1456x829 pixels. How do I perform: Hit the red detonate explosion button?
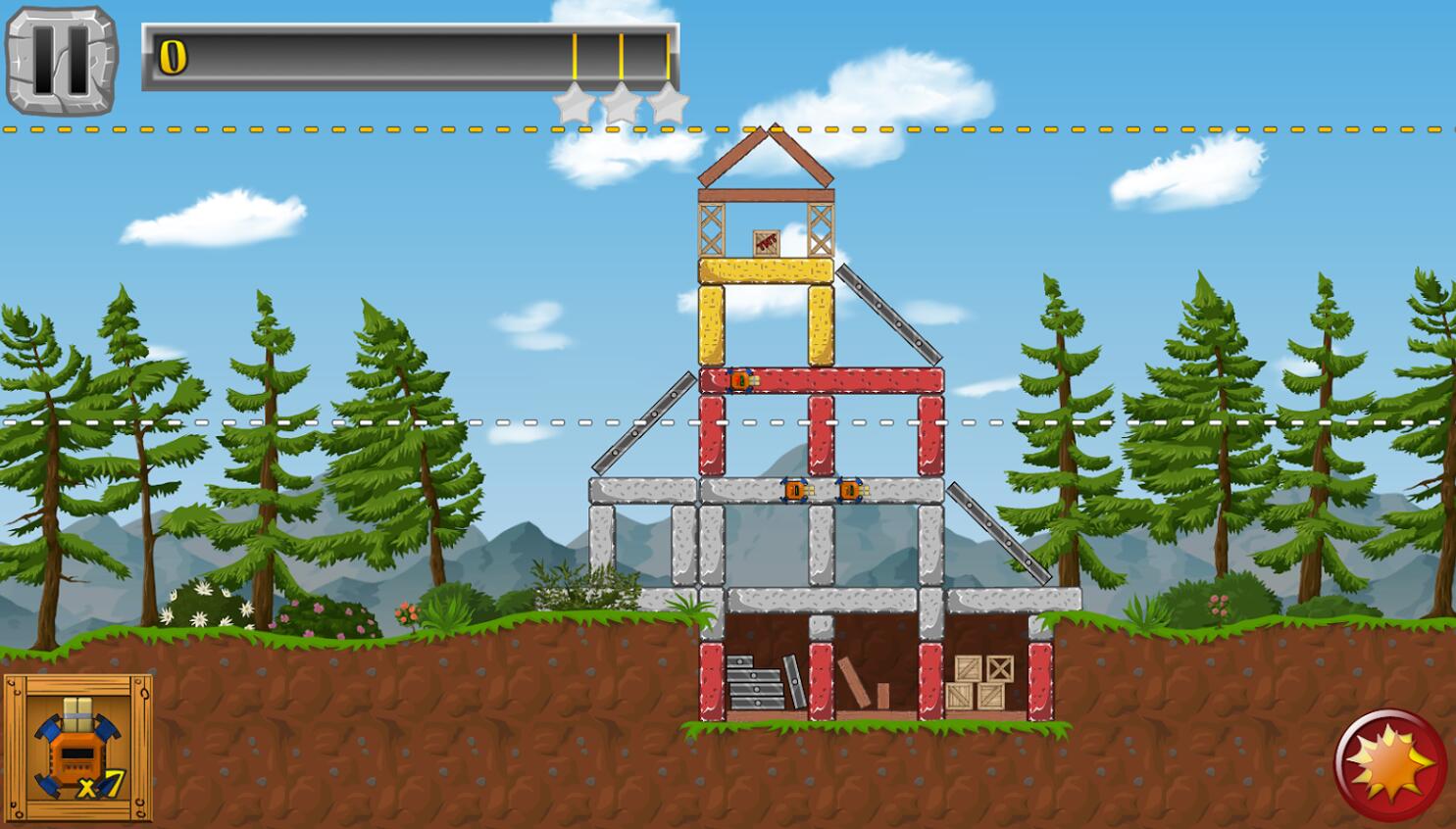pos(1389,764)
